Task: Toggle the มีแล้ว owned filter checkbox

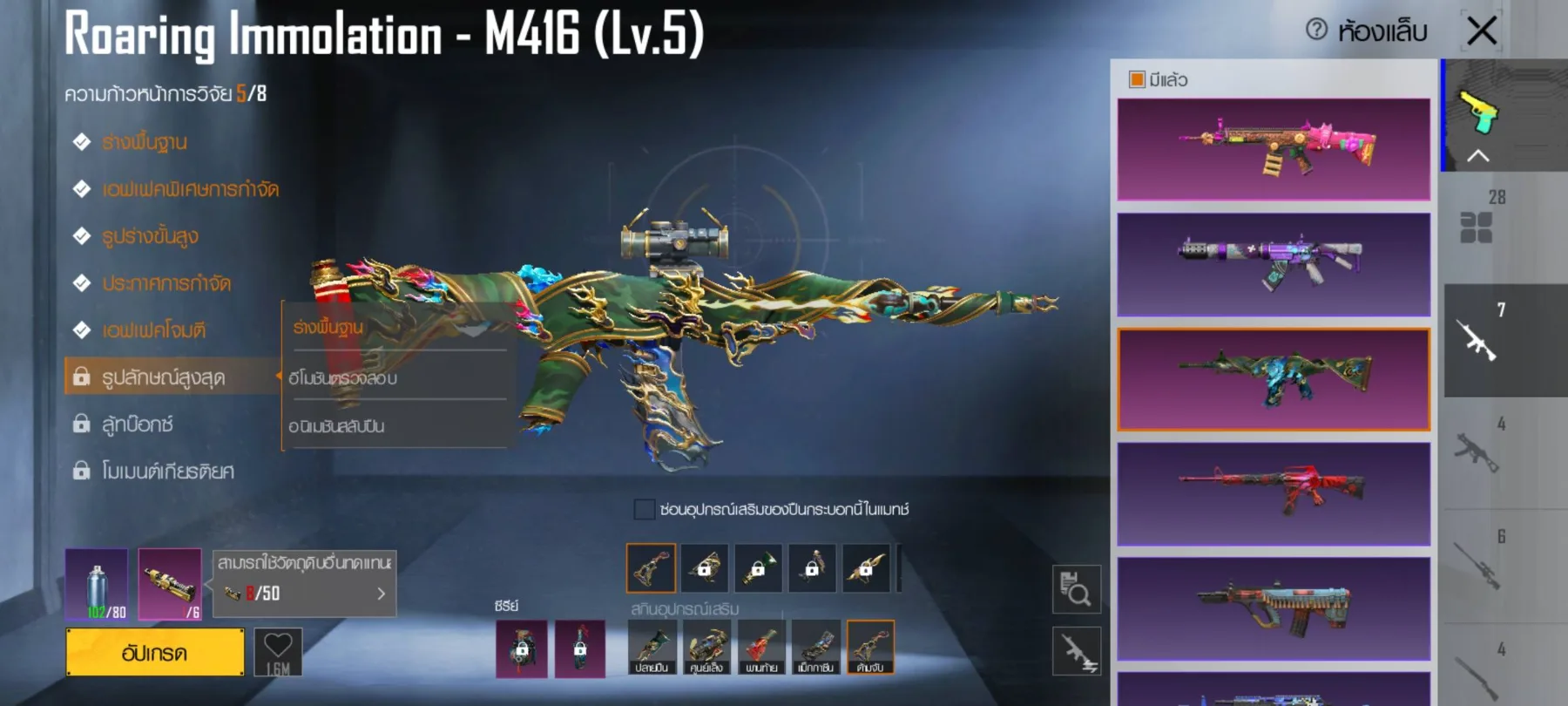Action: click(1137, 79)
